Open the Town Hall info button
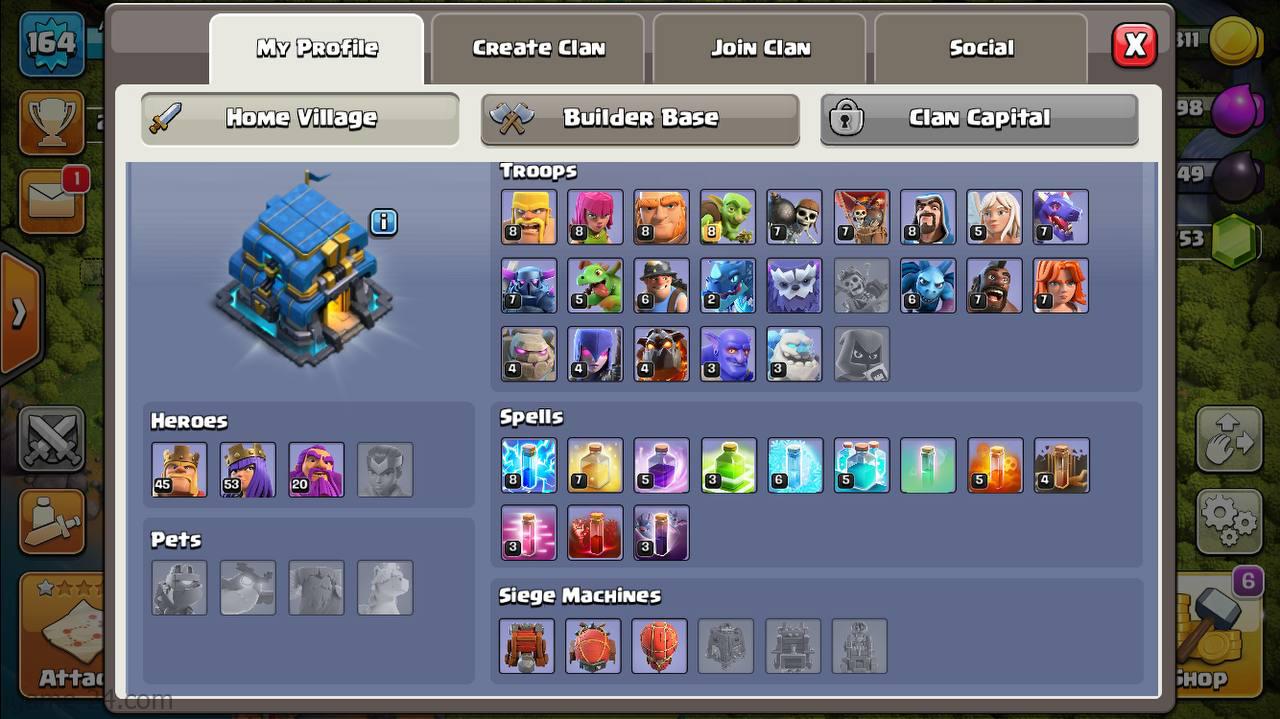 384,222
